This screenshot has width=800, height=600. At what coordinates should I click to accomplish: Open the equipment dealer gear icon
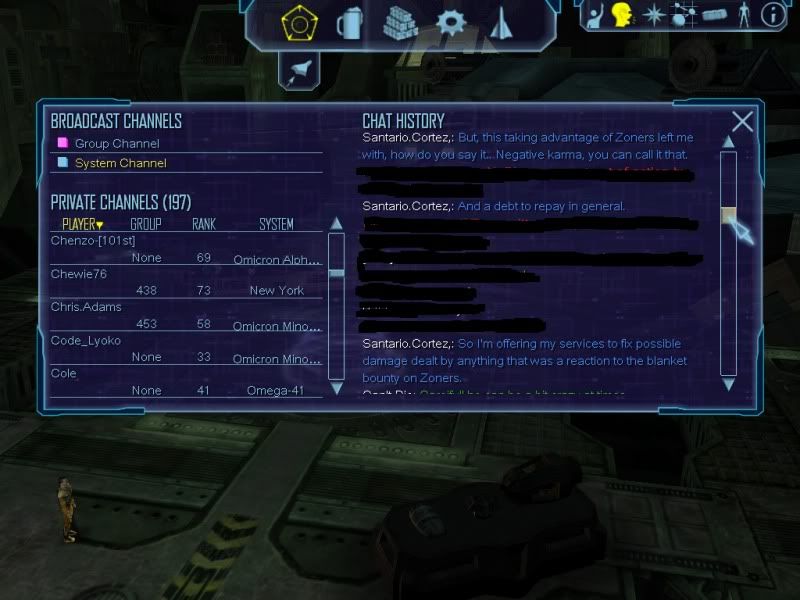[x=452, y=21]
